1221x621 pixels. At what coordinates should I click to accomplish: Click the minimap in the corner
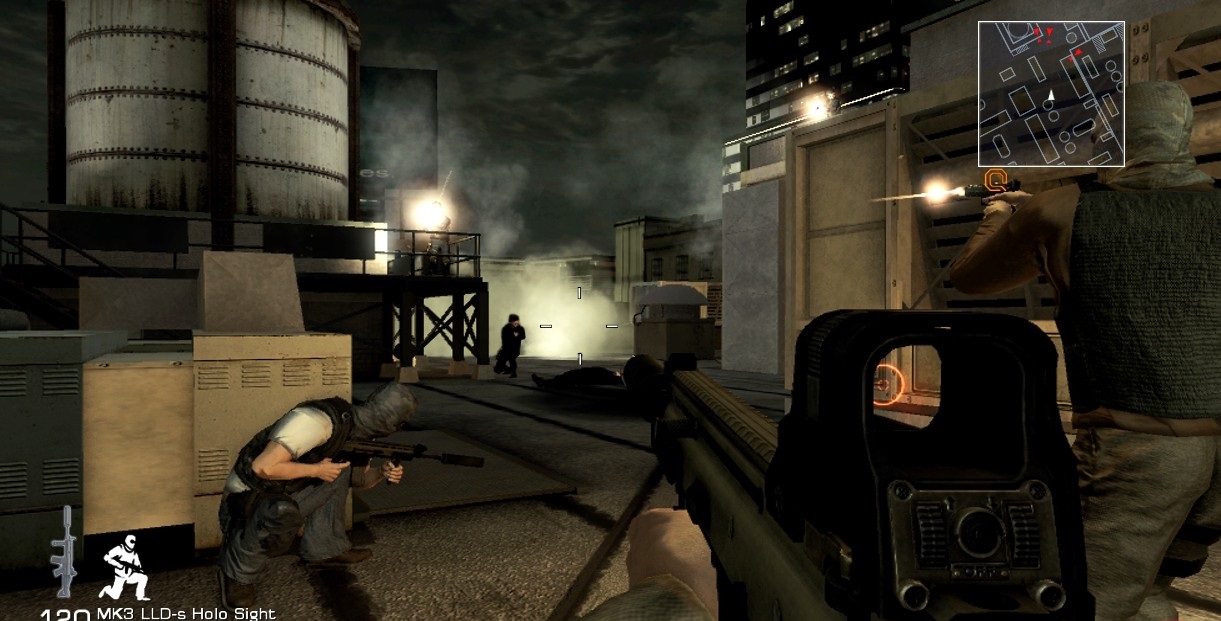pyautogui.click(x=1051, y=93)
